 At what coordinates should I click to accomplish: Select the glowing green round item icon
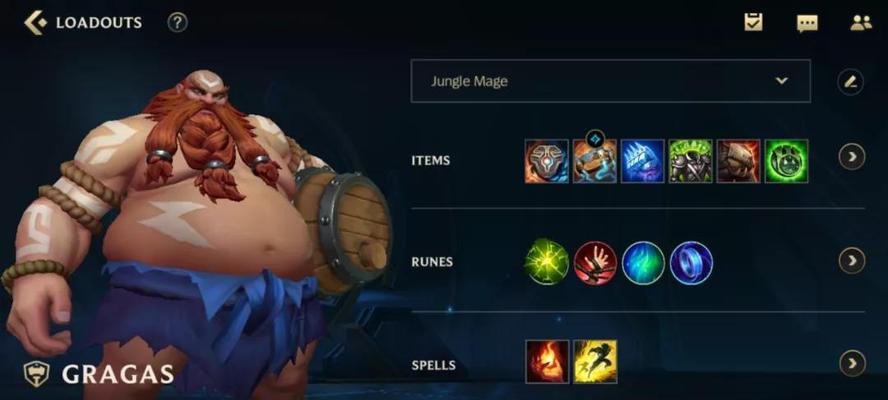tap(786, 161)
